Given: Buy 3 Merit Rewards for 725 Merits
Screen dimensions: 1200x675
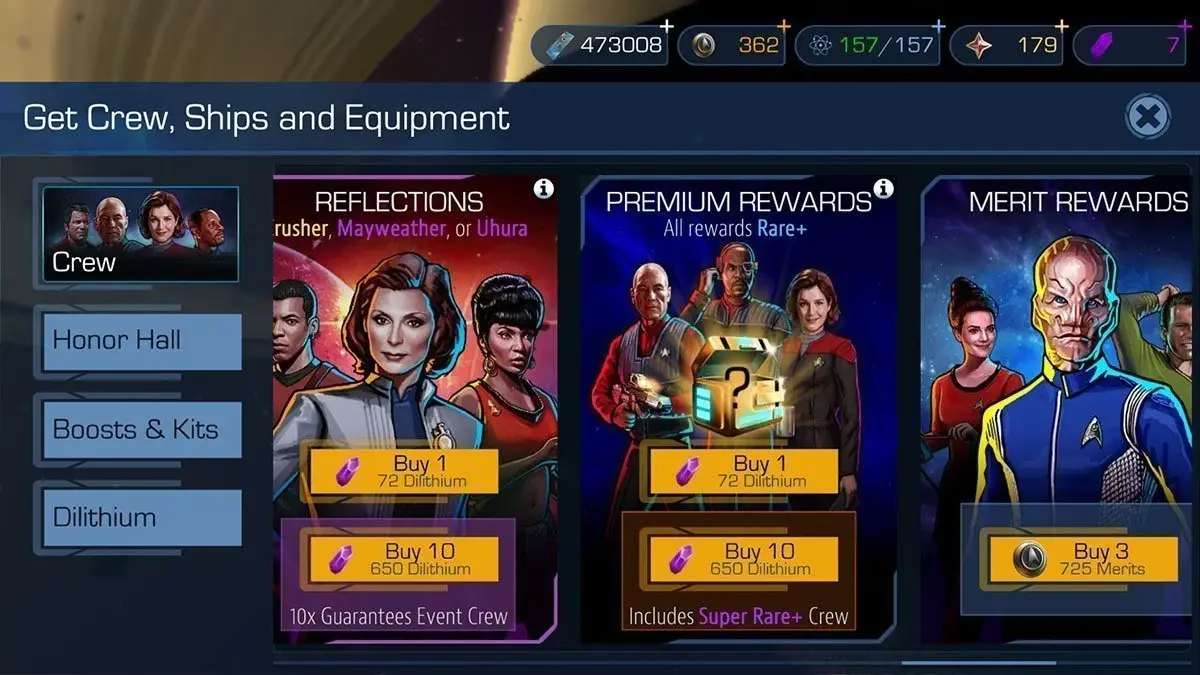Looking at the screenshot, I should tap(1082, 559).
